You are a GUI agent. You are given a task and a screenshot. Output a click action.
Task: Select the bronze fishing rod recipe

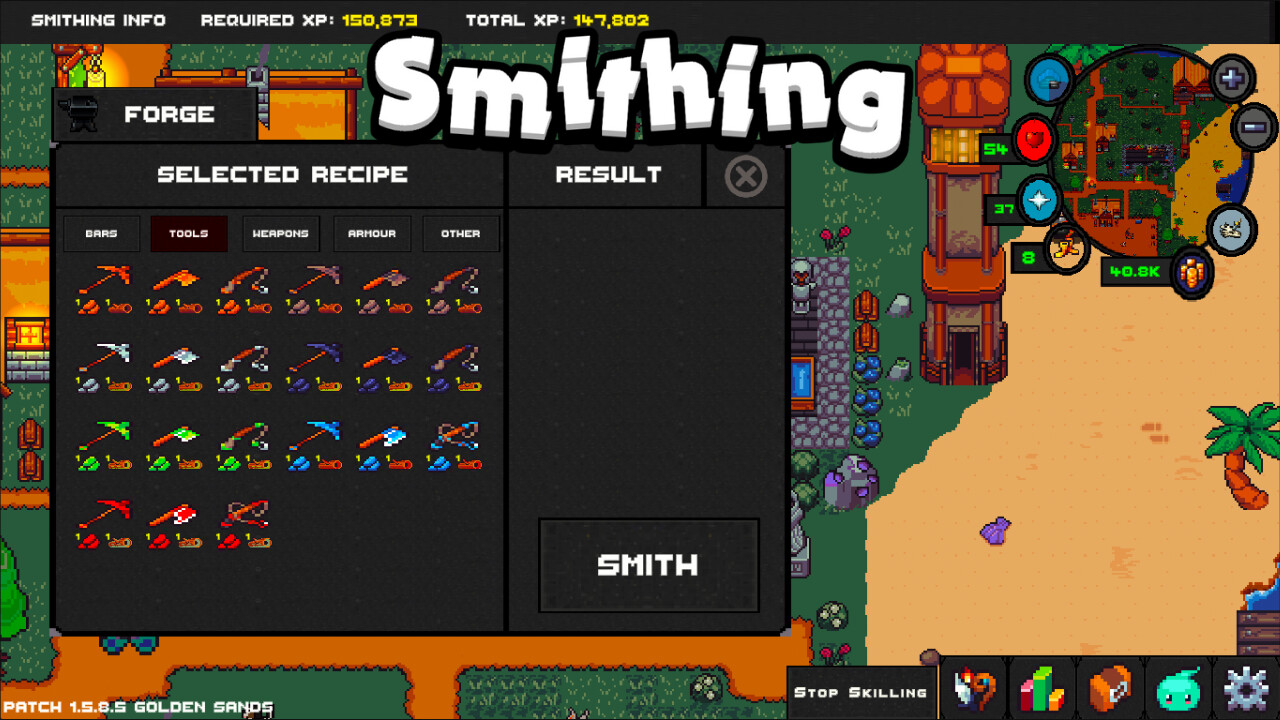pyautogui.click(x=245, y=287)
